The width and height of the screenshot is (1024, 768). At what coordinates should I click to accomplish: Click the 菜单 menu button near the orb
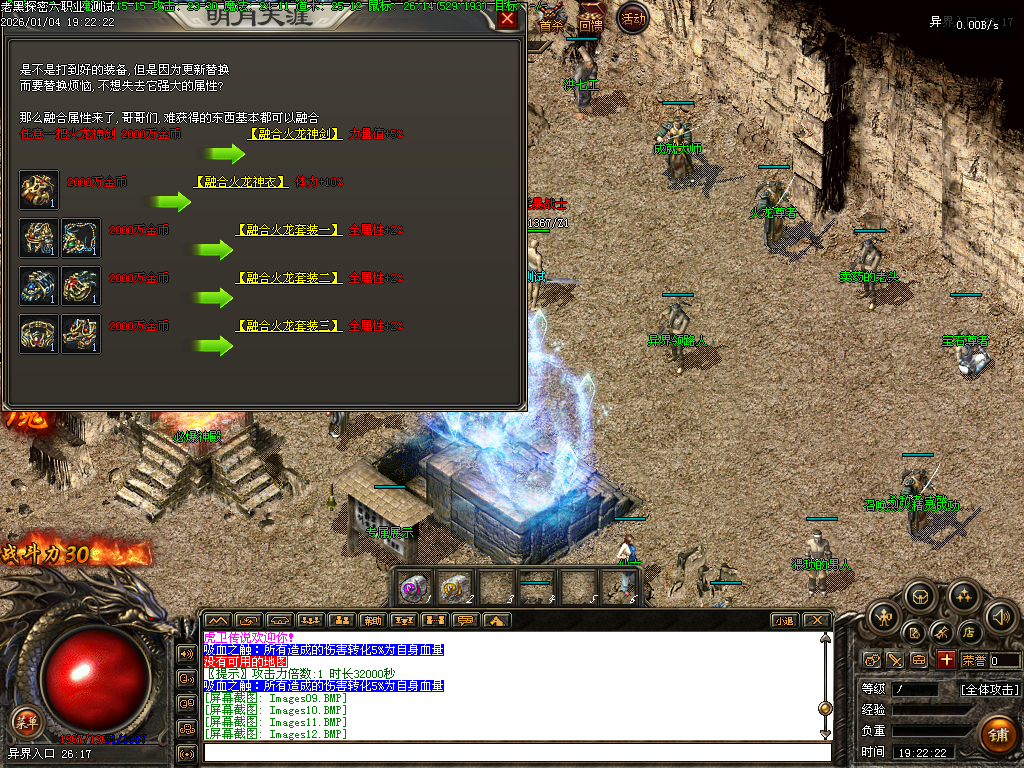coord(27,722)
